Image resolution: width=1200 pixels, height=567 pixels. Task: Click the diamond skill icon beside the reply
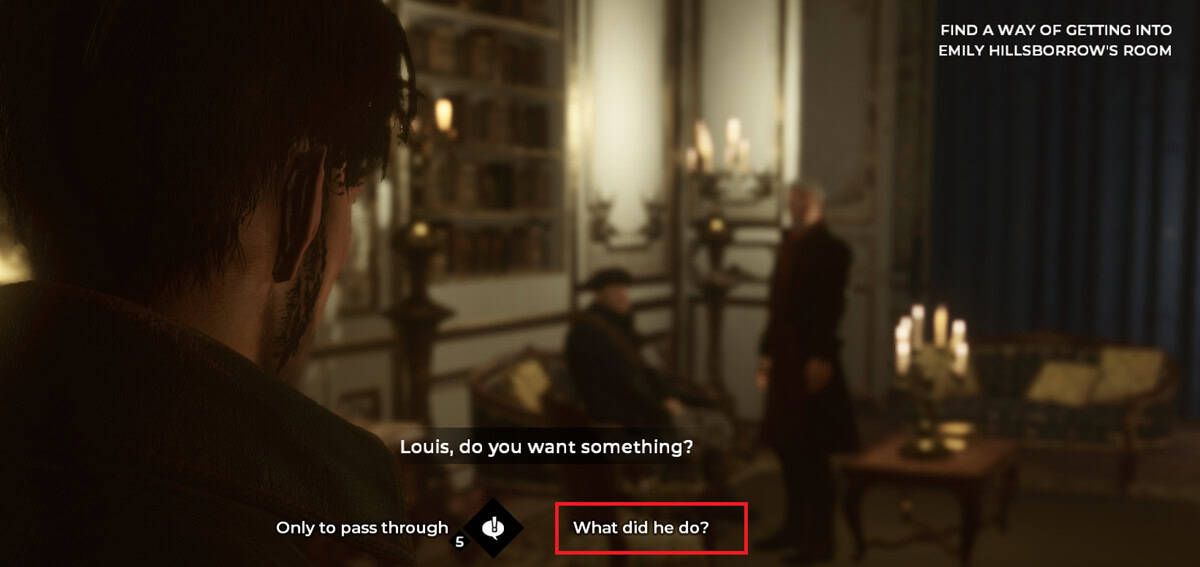492,527
